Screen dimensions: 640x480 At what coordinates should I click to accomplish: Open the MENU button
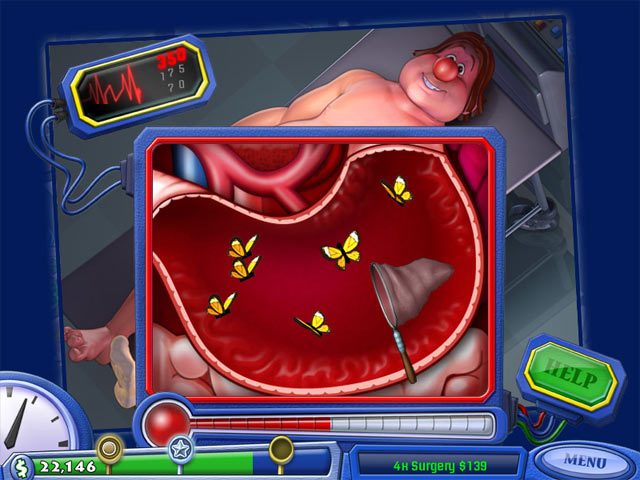click(584, 461)
